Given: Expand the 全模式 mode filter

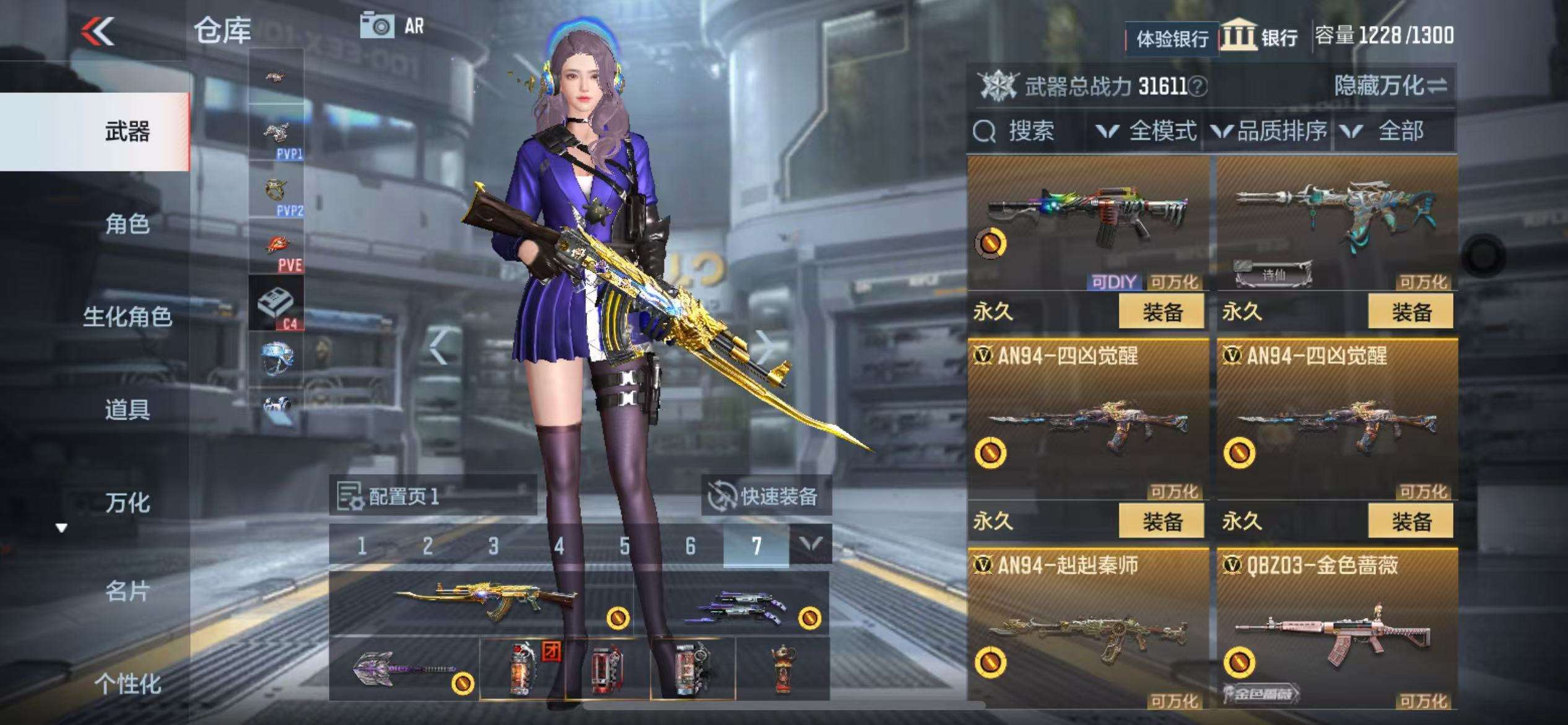Looking at the screenshot, I should (x=1147, y=131).
